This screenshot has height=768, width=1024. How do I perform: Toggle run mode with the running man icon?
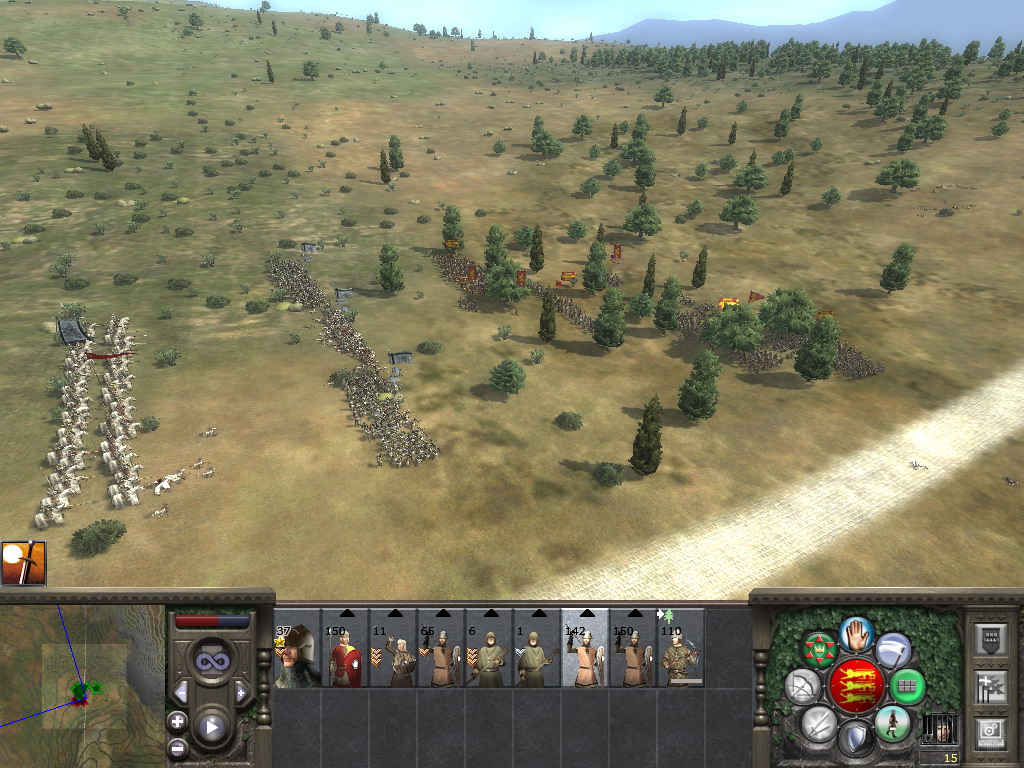(x=892, y=722)
